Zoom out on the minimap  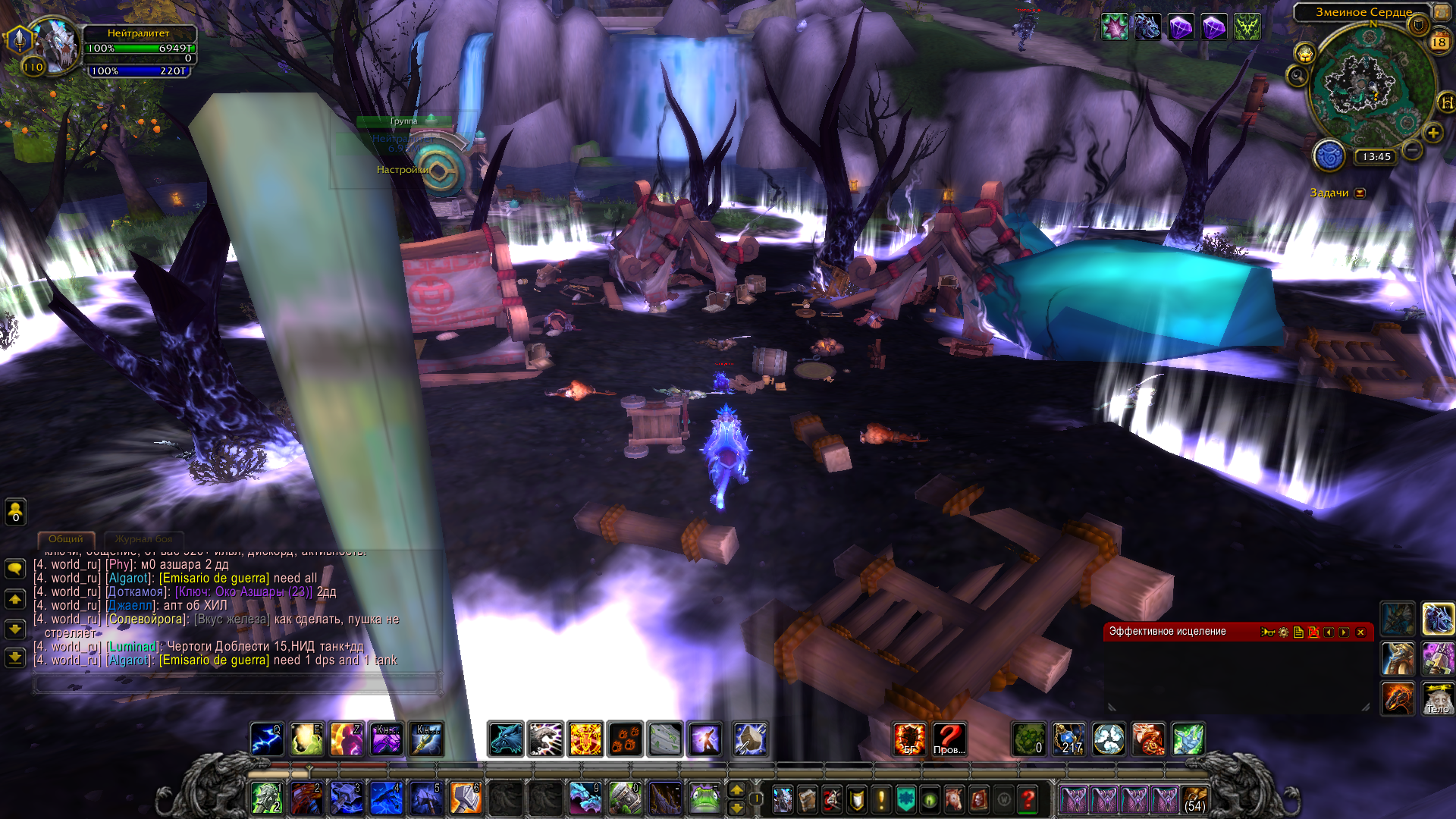1412,149
